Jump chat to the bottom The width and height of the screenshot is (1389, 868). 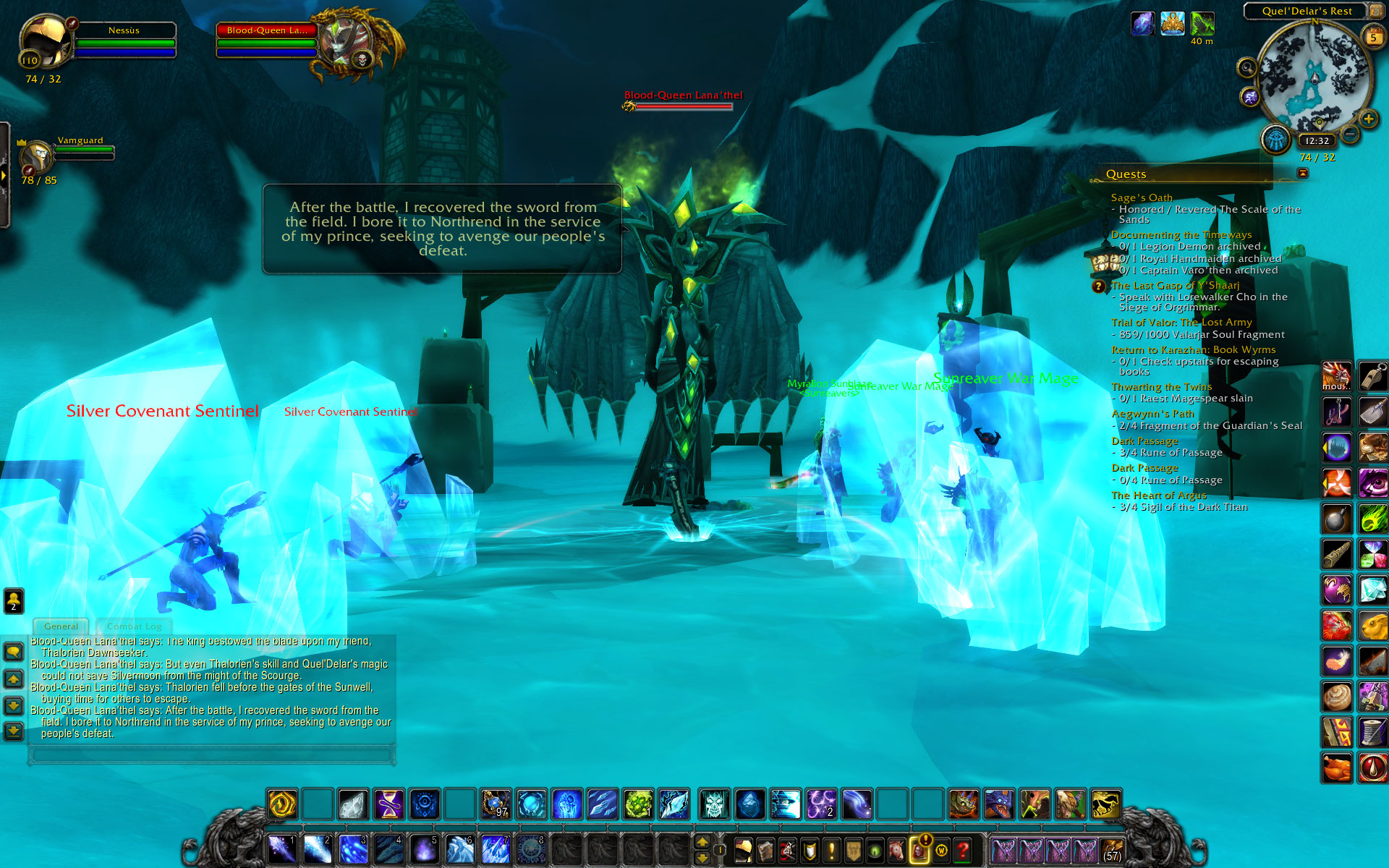click(14, 731)
